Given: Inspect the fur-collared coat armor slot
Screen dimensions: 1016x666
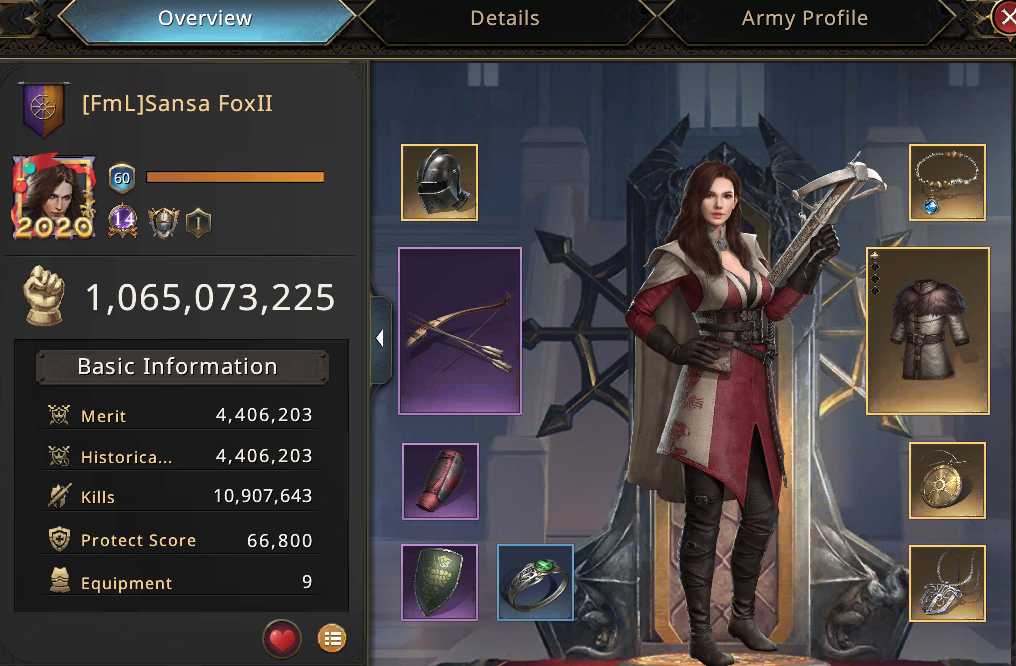Looking at the screenshot, I should (x=927, y=331).
